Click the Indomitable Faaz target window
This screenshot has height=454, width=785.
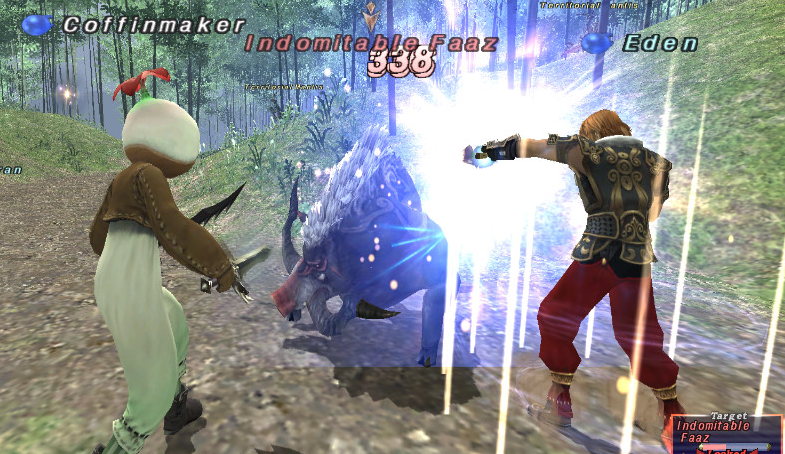pyautogui.click(x=727, y=432)
